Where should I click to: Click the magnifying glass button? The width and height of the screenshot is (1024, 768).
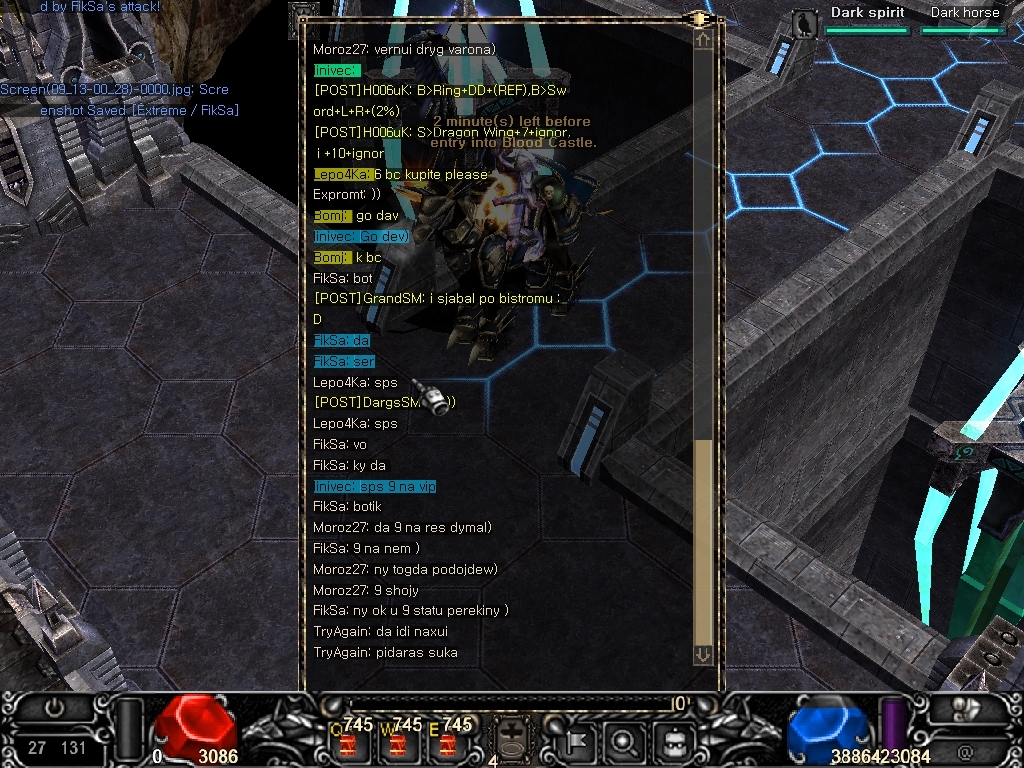pos(623,742)
